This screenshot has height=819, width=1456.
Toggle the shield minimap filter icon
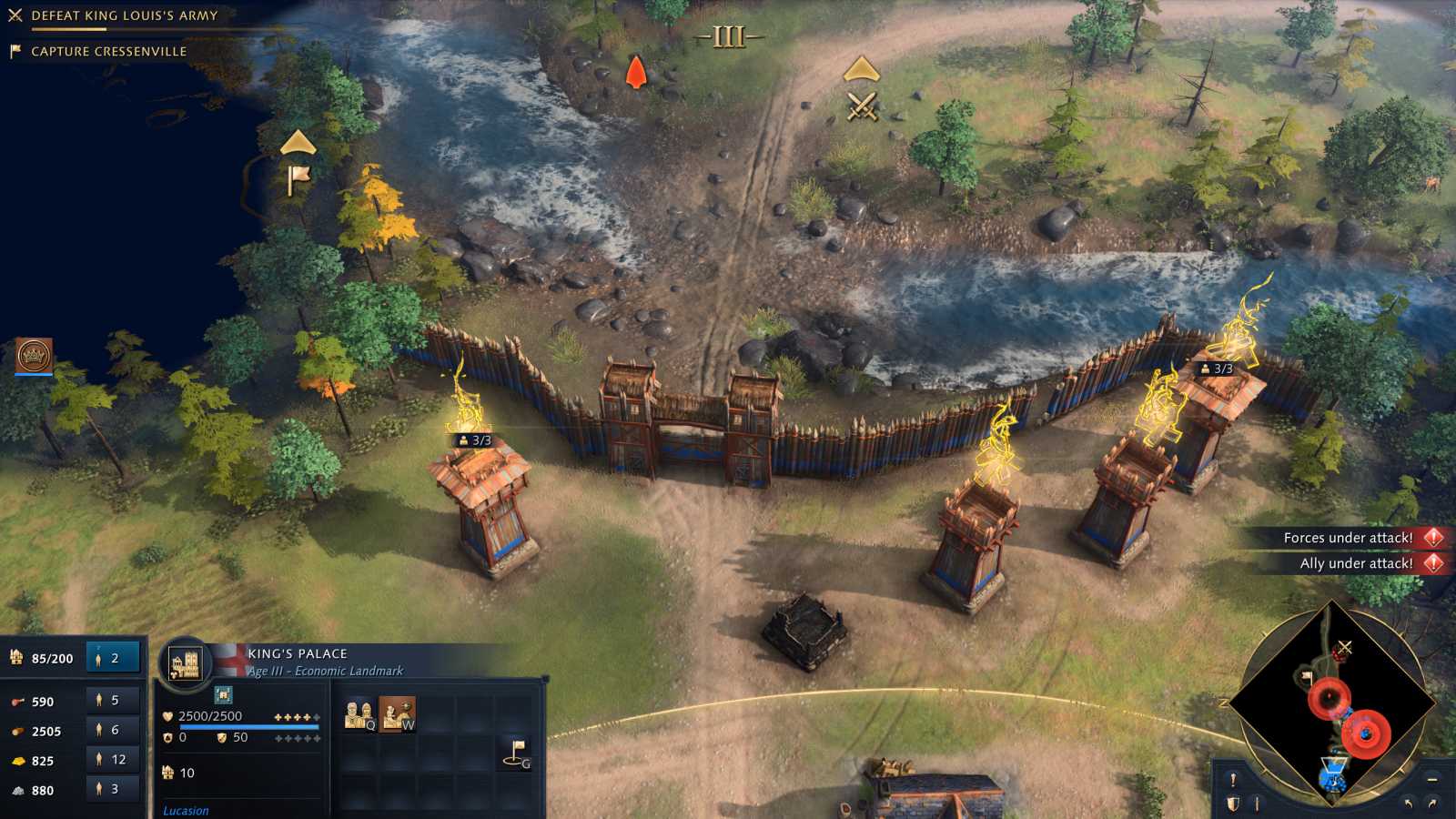coord(1232,803)
